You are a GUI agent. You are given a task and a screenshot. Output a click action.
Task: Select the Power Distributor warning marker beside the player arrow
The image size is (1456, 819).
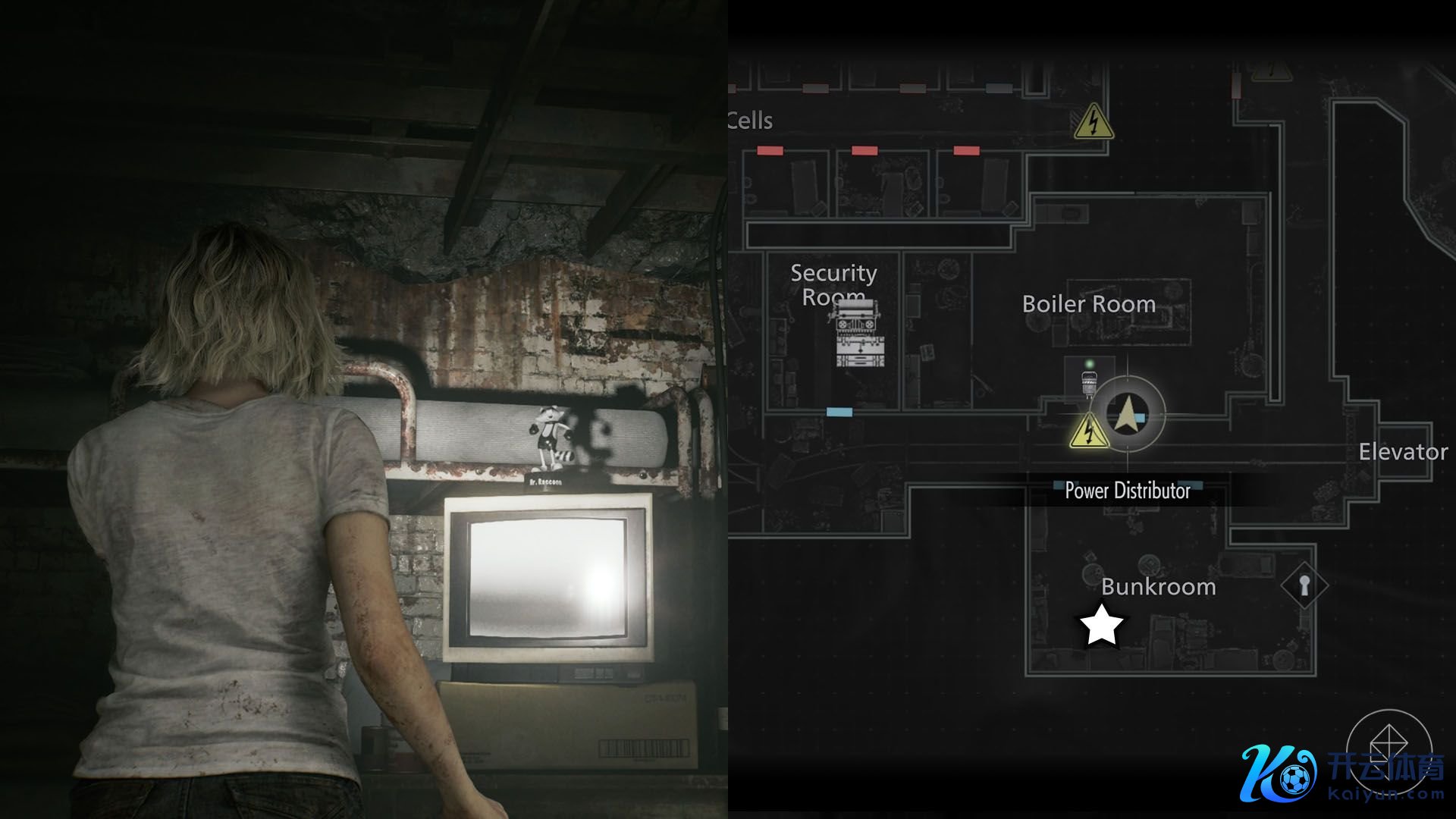(1089, 430)
